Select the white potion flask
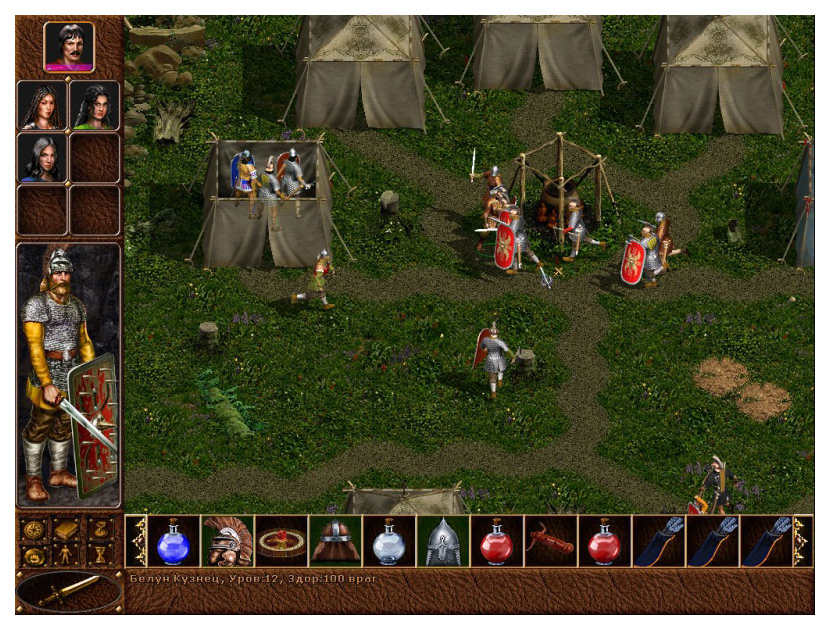 (389, 541)
